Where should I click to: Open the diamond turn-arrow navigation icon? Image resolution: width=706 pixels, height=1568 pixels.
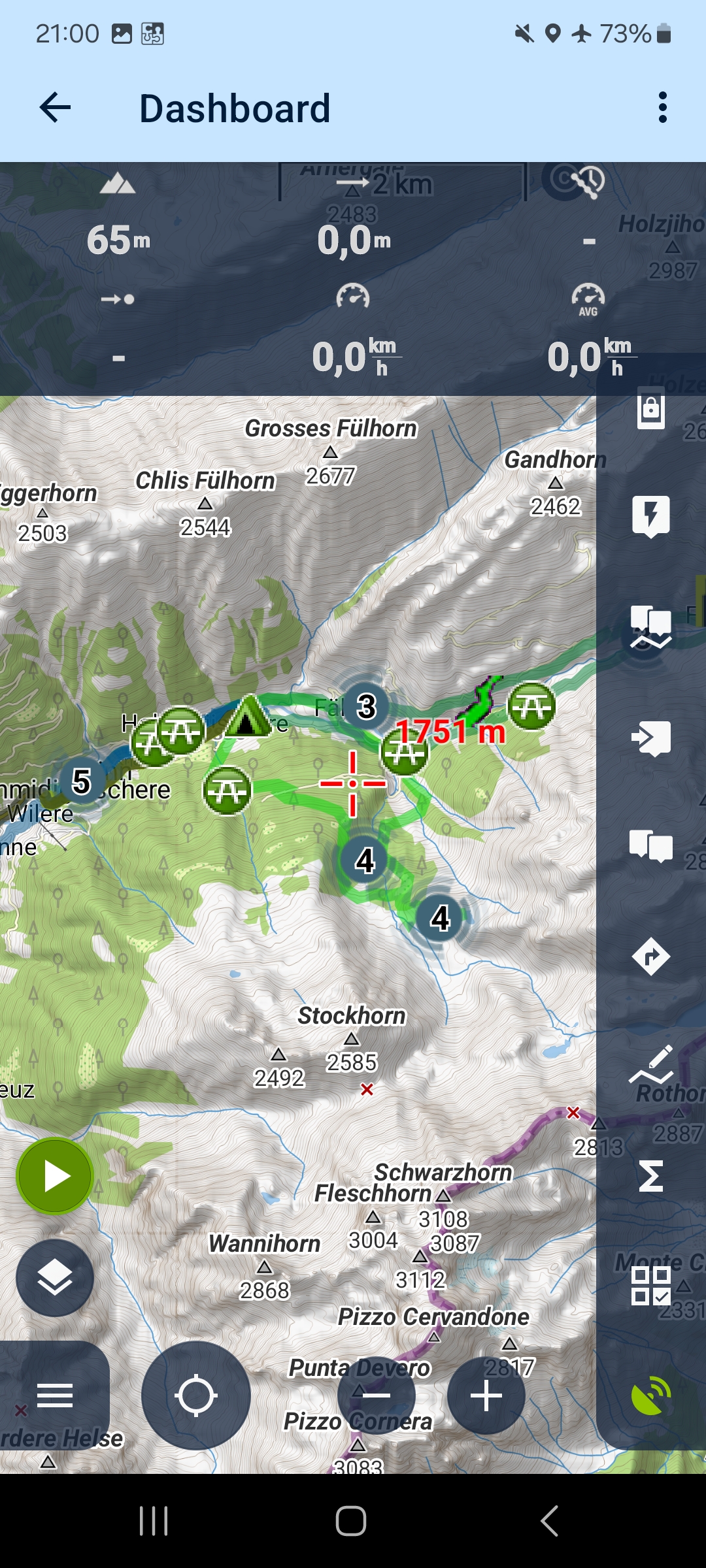coord(650,957)
